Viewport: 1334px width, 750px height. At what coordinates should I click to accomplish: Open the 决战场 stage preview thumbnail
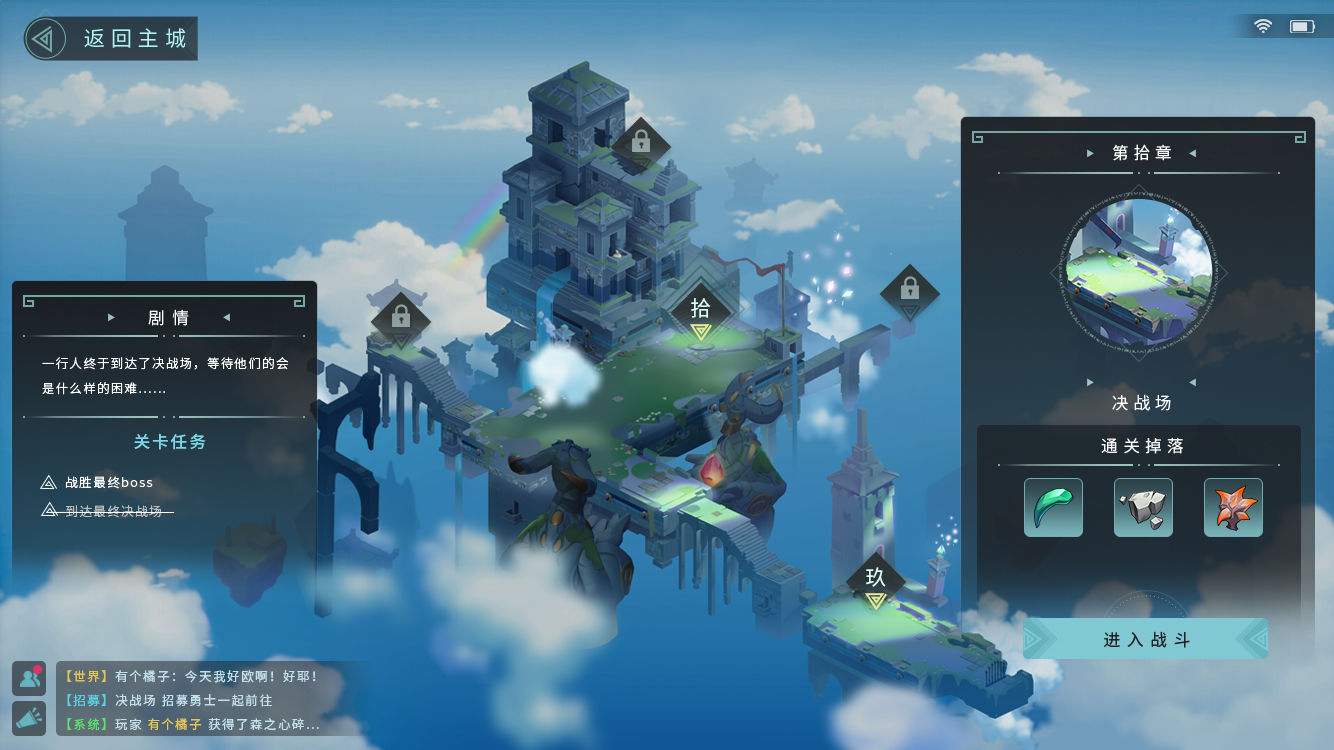click(1140, 272)
